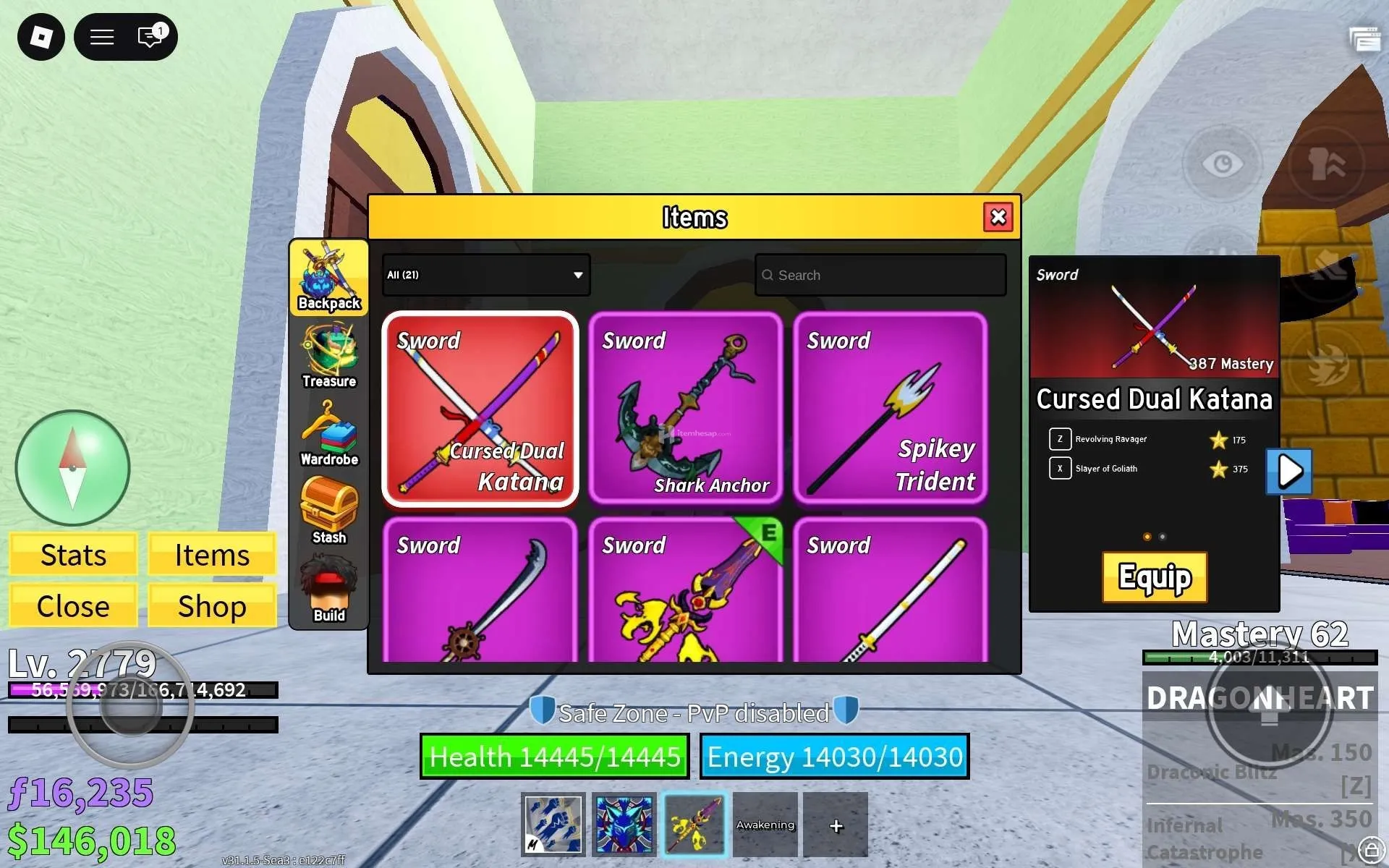Screen dimensions: 1389x868
Task: Open the Shop menu
Action: (212, 606)
